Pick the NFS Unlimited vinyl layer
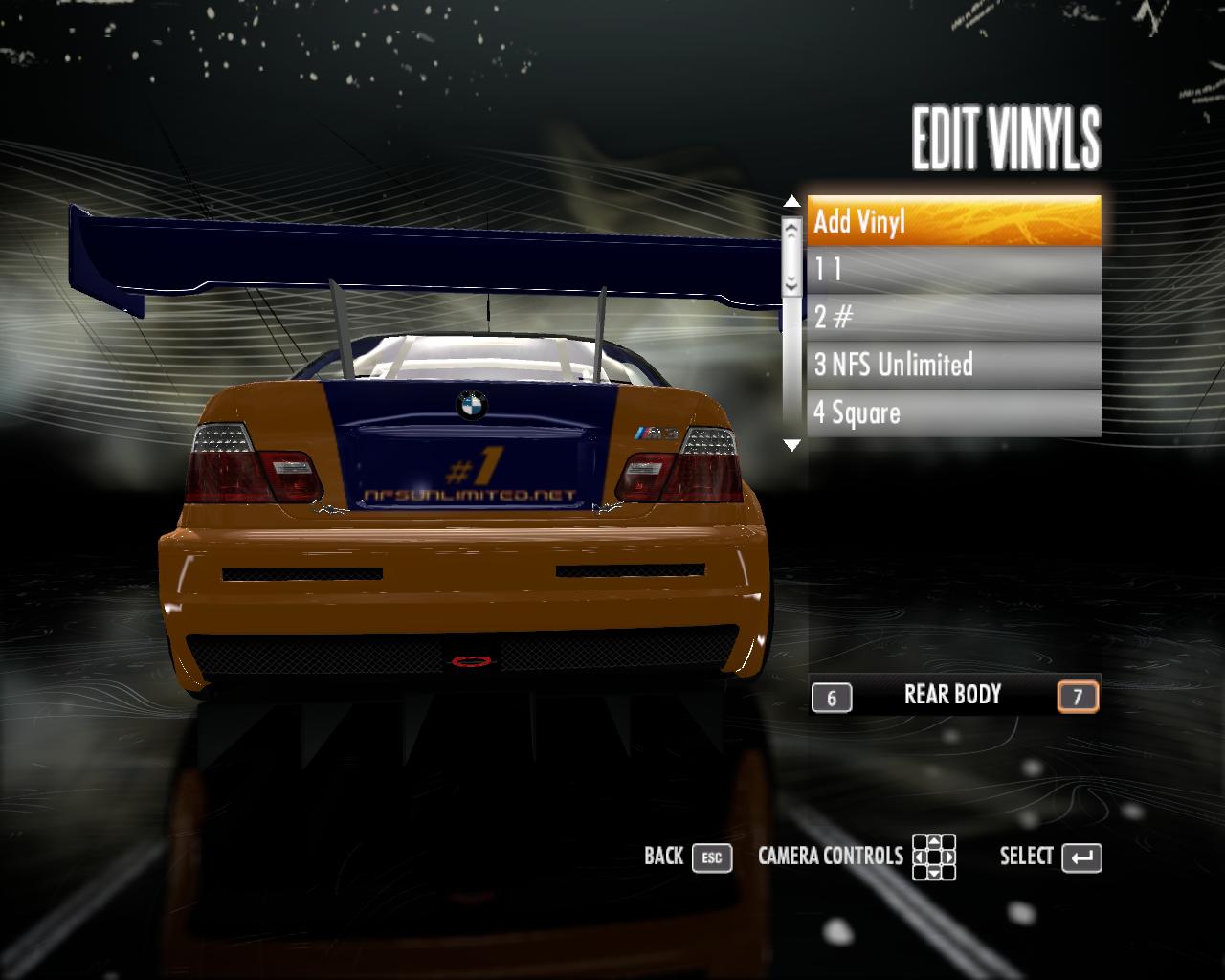Screen dimensions: 1225x980 click(x=953, y=365)
